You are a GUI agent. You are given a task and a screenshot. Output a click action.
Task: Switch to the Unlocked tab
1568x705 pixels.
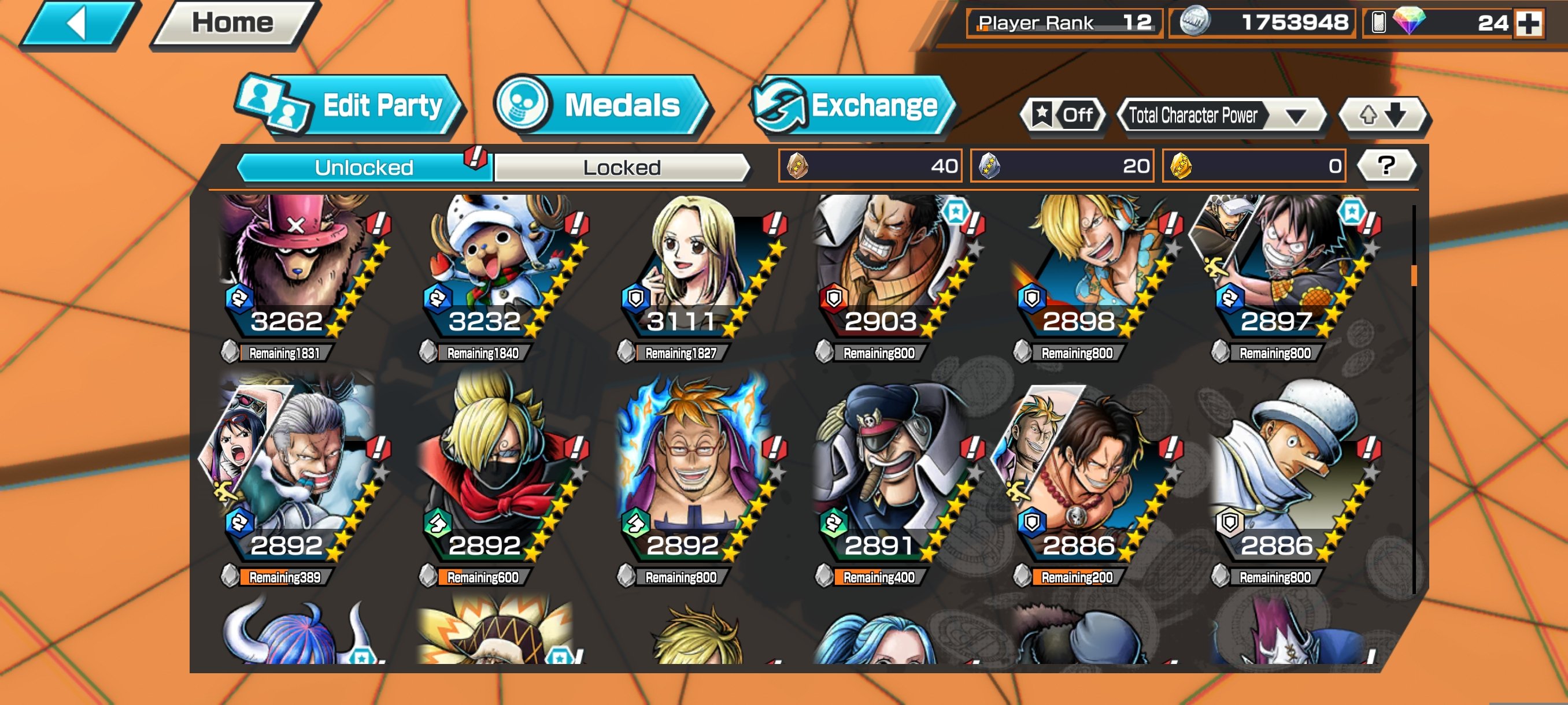click(364, 167)
